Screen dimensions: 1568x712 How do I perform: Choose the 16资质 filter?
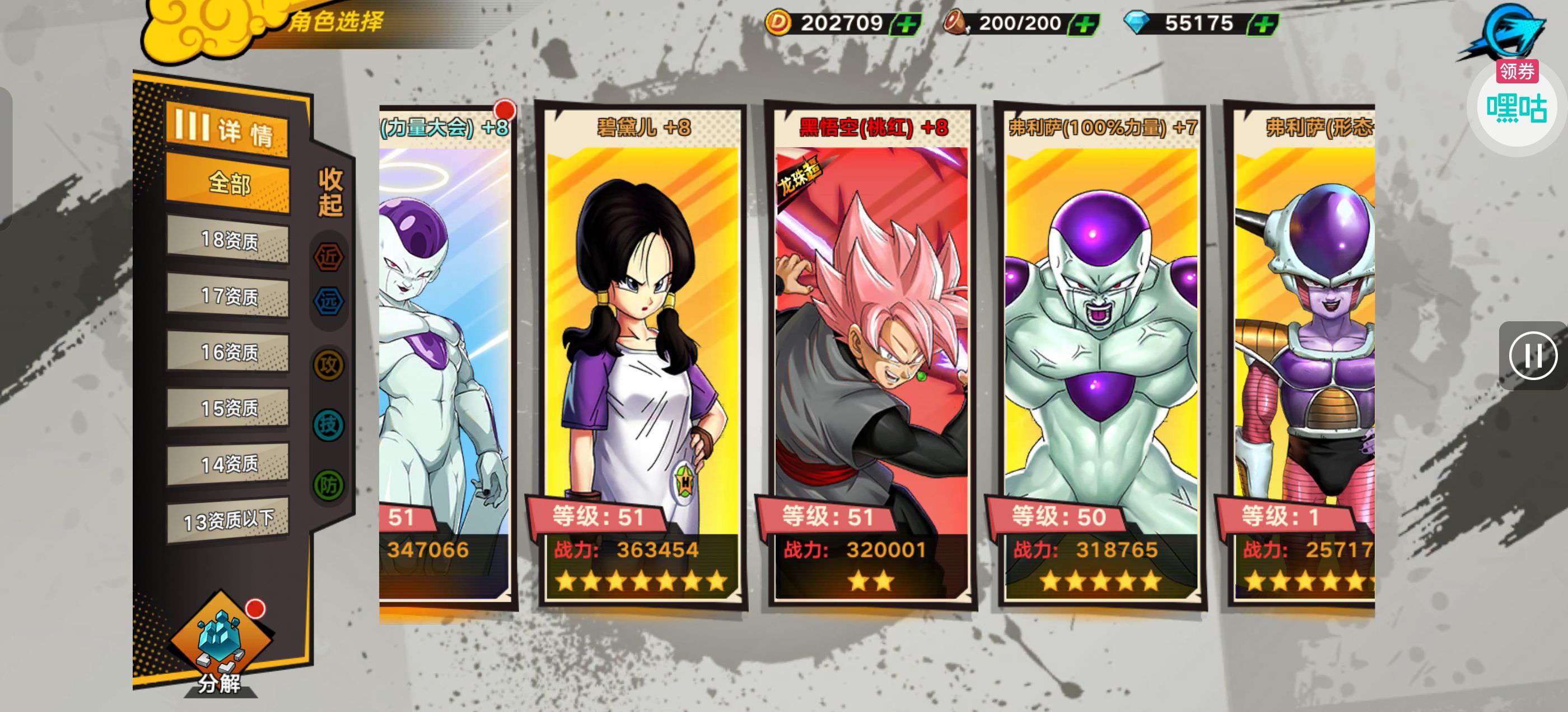pos(228,352)
